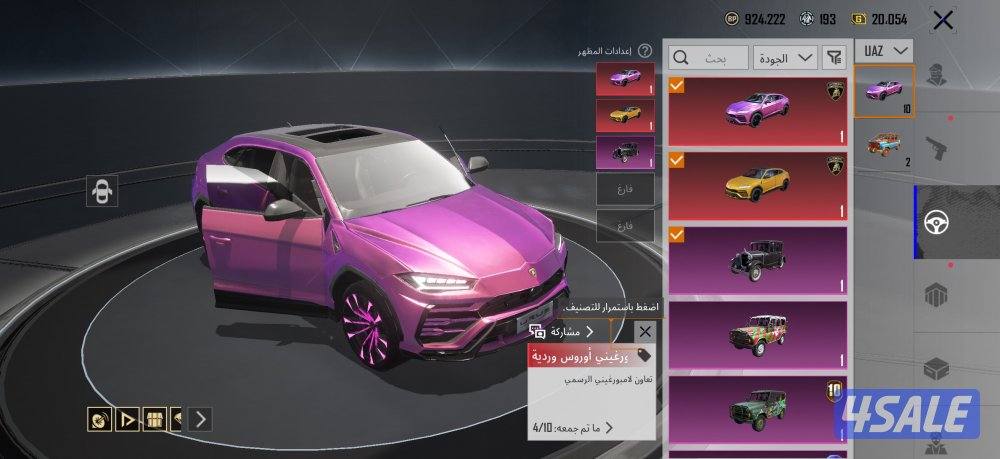Image resolution: width=1000 pixels, height=459 pixels.
Task: Select the vintage black car skin card
Action: [757, 260]
